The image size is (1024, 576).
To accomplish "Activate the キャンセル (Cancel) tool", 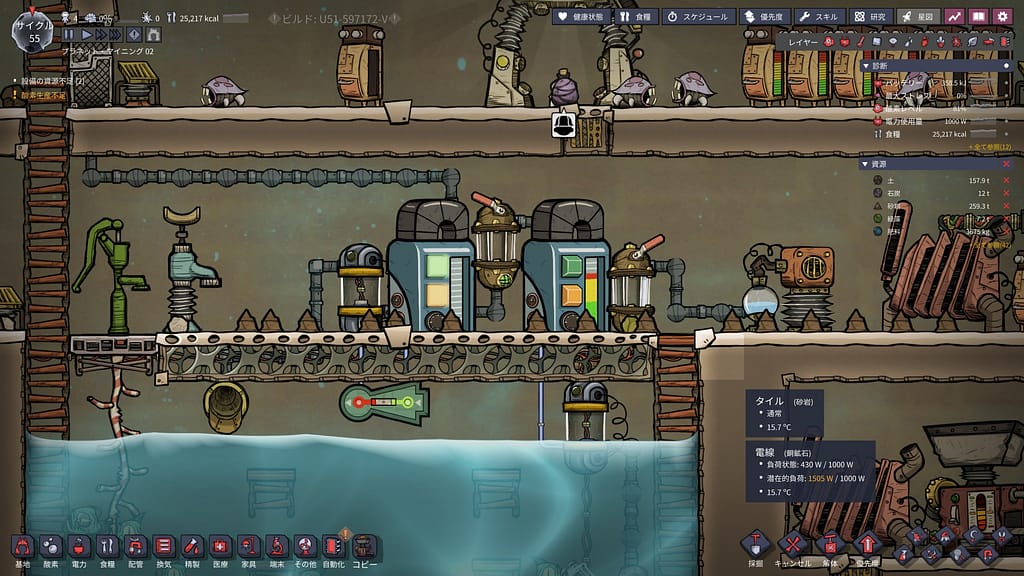I will (x=792, y=547).
